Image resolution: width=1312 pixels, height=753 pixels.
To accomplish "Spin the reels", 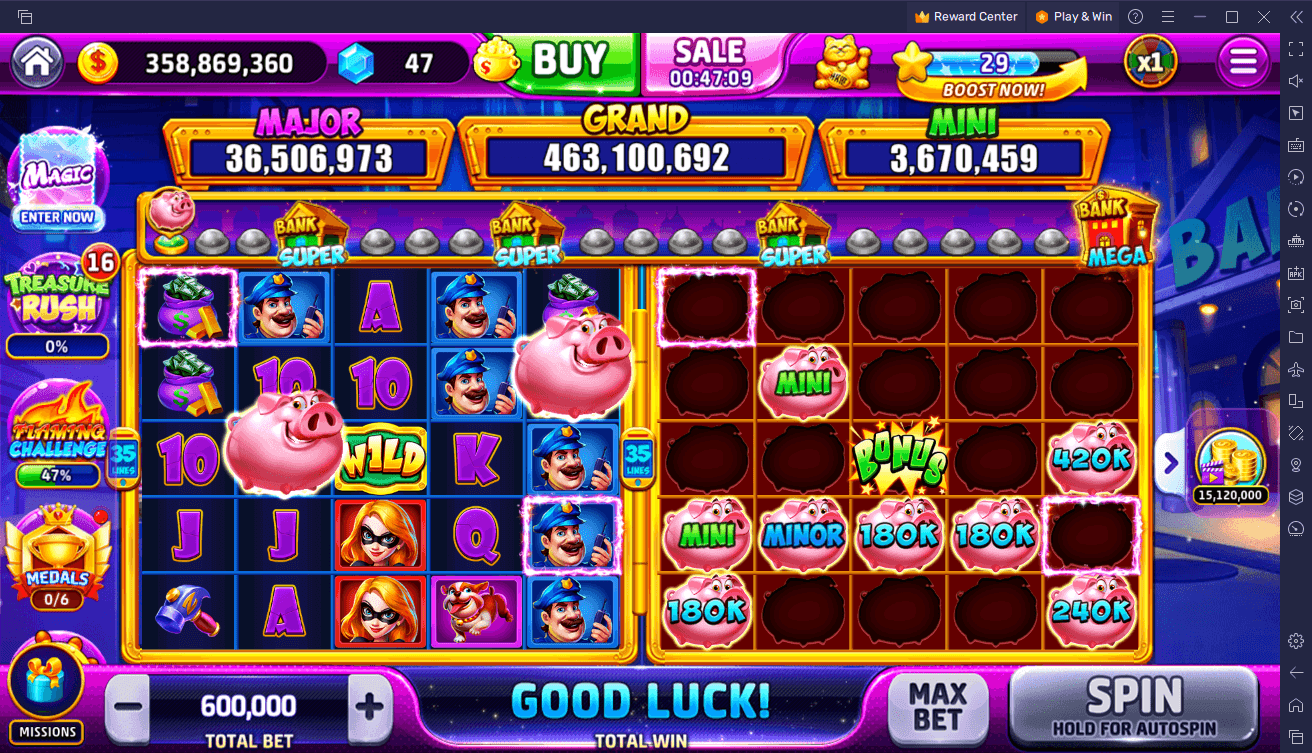I will (x=1133, y=706).
